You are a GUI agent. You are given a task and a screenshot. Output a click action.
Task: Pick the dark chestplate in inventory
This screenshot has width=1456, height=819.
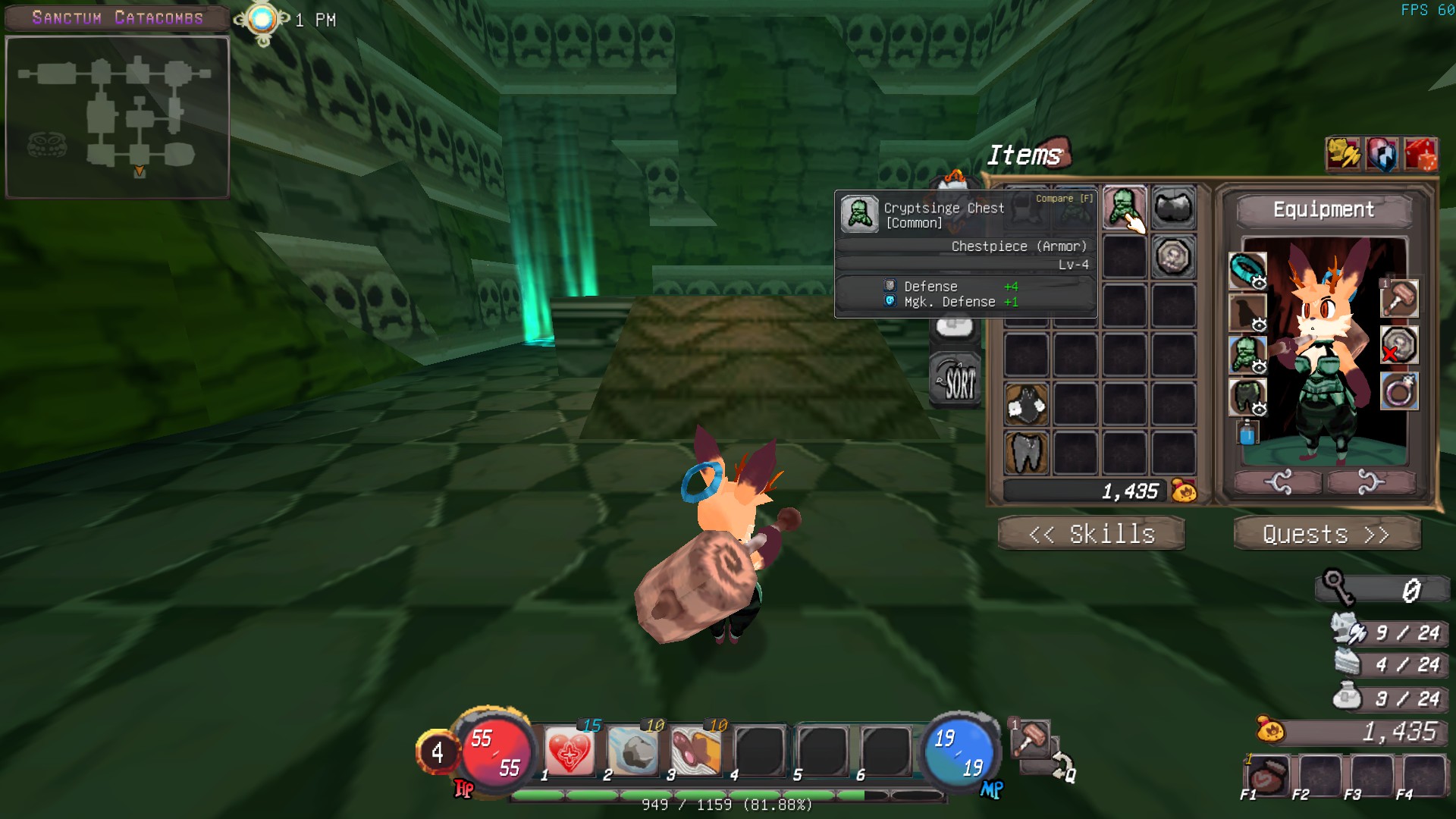1173,207
